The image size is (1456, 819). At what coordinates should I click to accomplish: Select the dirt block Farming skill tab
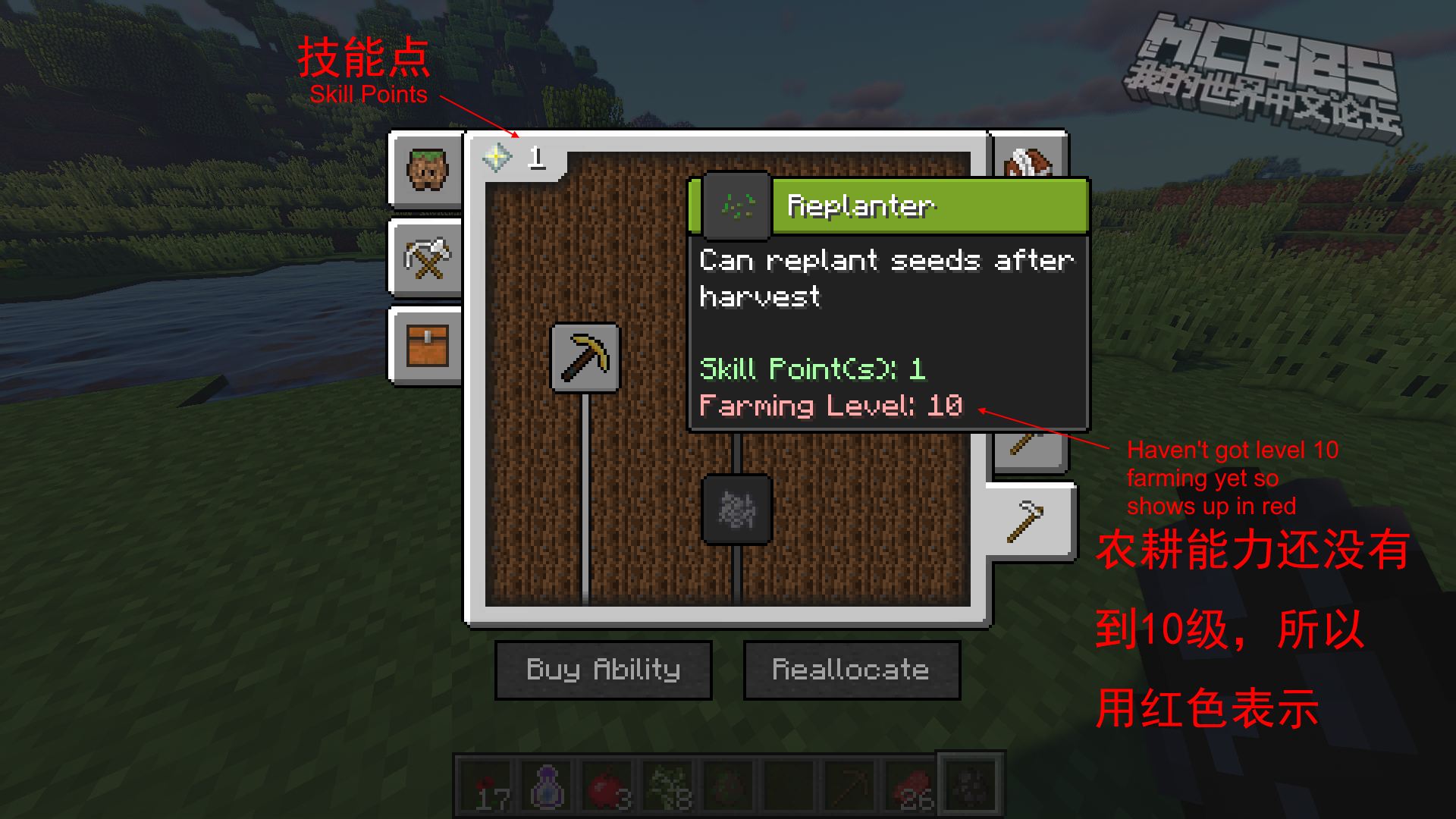point(426,171)
